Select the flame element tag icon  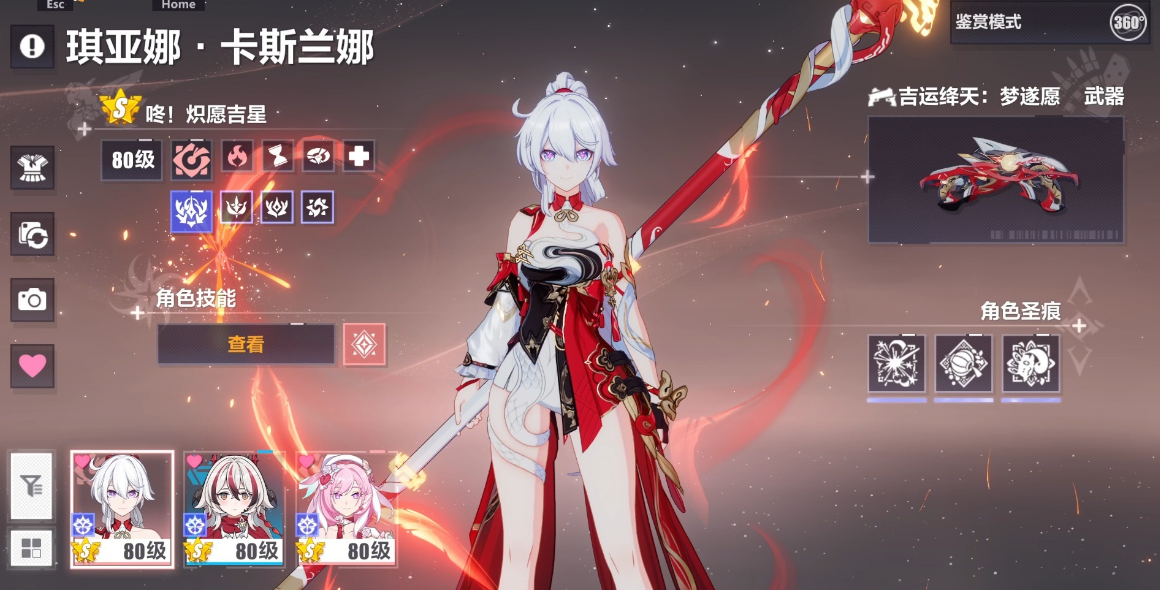(237, 156)
